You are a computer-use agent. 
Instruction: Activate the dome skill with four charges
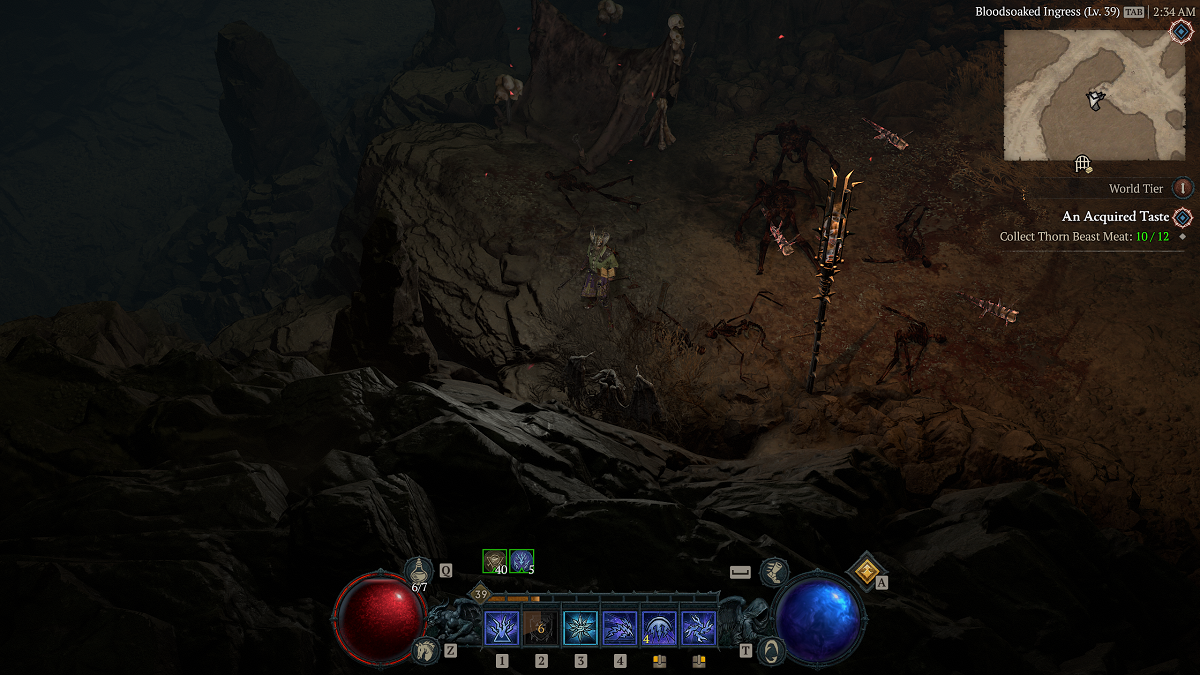[659, 629]
